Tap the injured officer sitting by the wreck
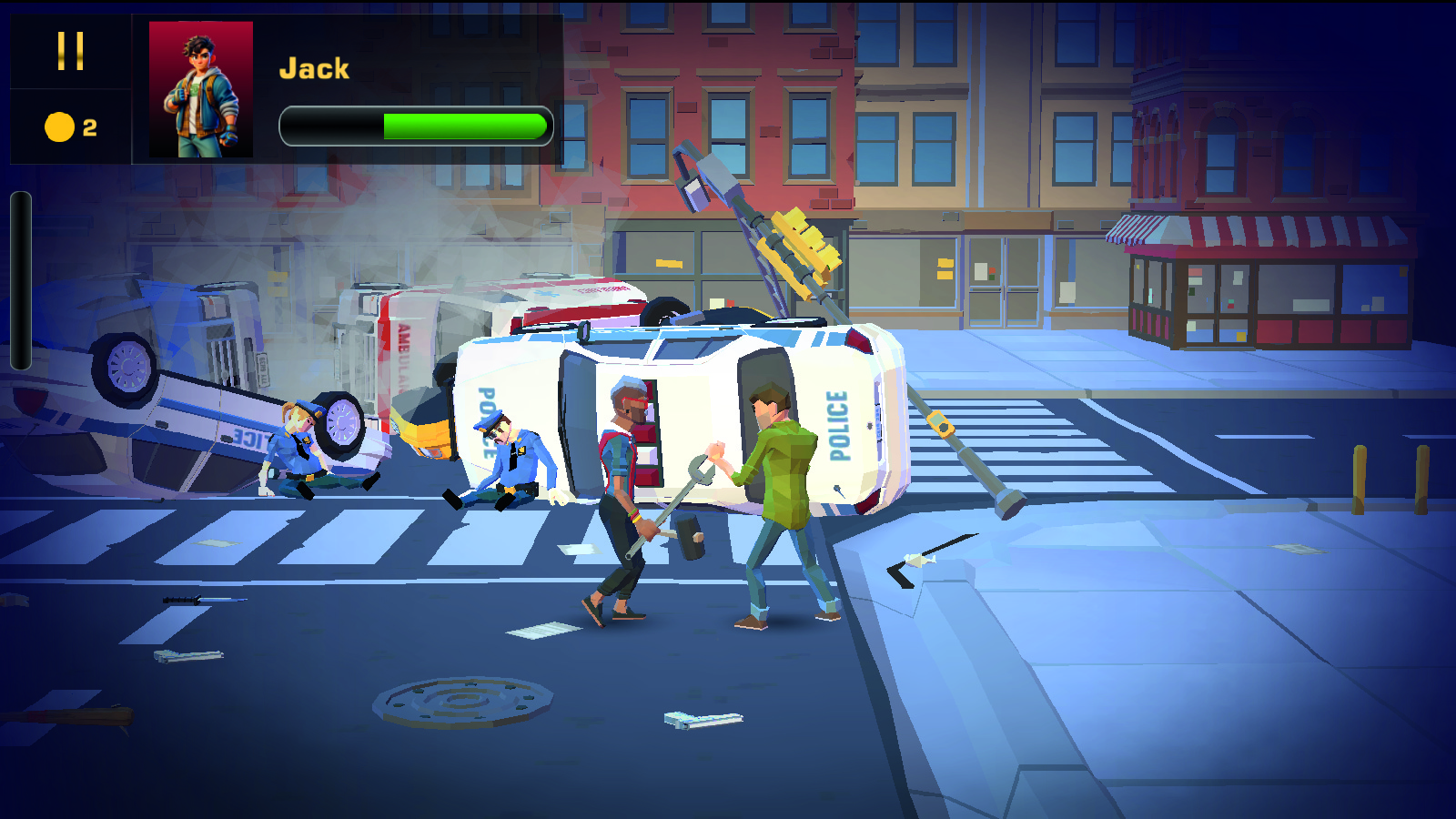Screen dimensions: 1456x819 coord(300,455)
